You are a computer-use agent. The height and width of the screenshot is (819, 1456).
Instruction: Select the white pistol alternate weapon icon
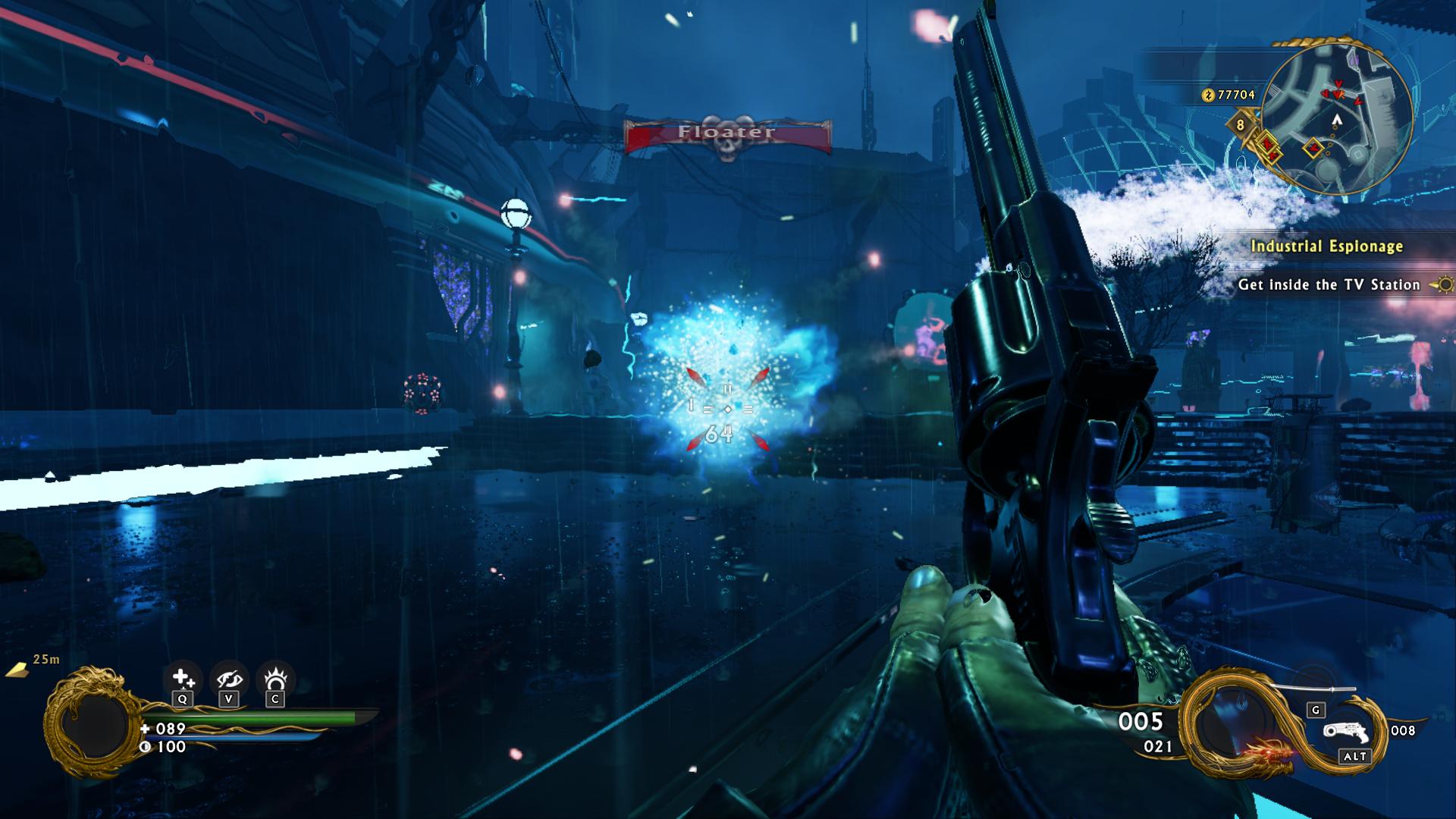click(1345, 732)
